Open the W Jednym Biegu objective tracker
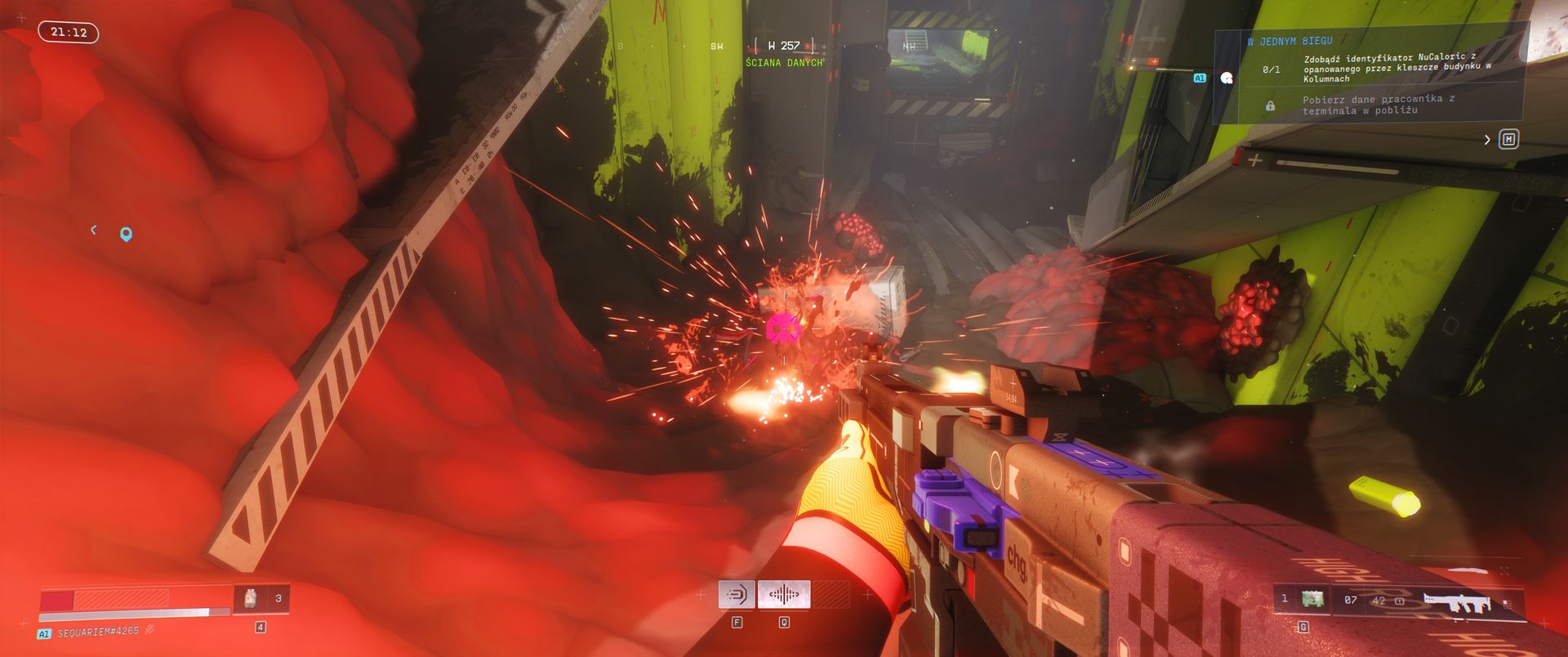The height and width of the screenshot is (657, 1568). pyautogui.click(x=1290, y=41)
